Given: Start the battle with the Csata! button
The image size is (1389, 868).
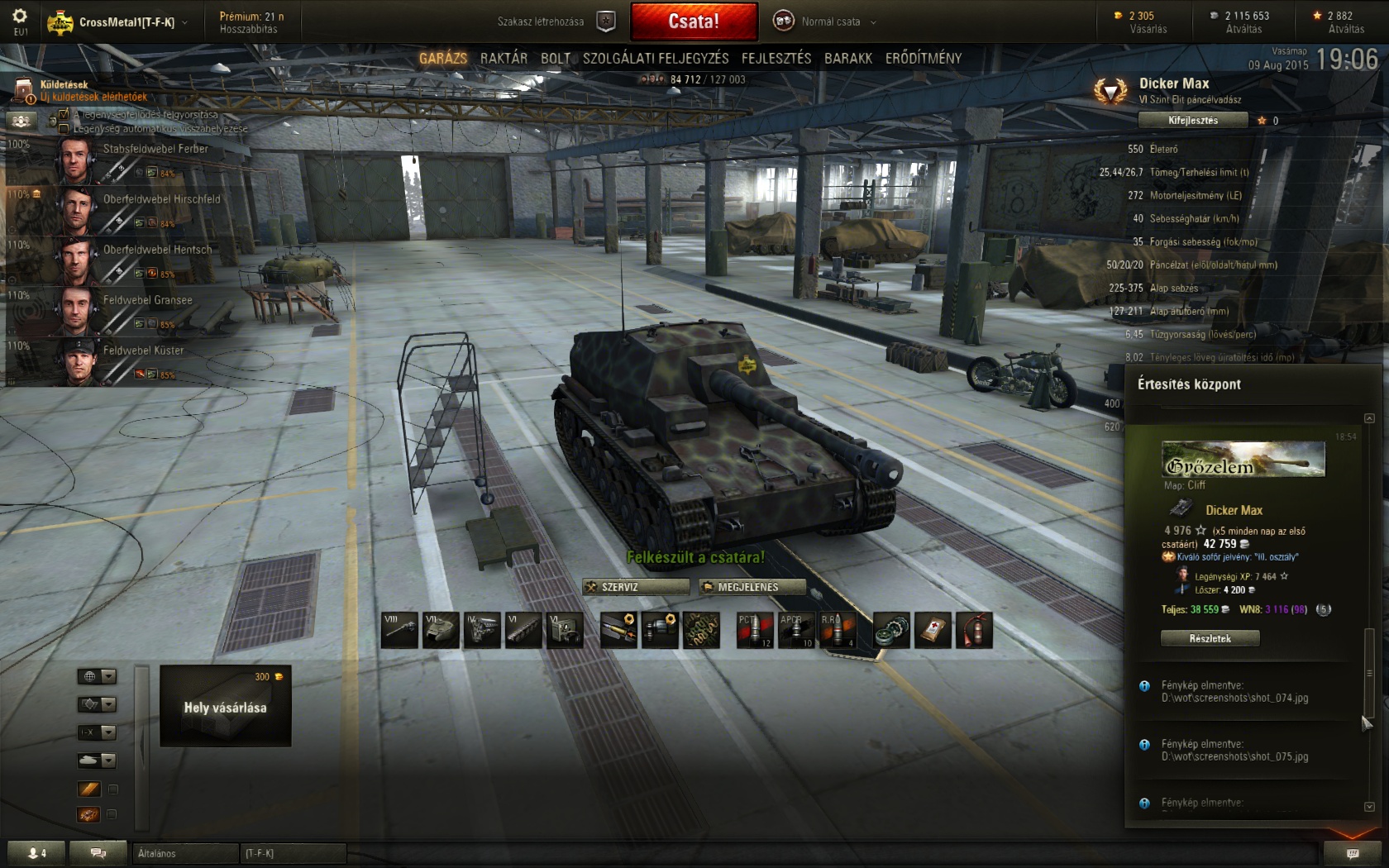Looking at the screenshot, I should 694,21.
